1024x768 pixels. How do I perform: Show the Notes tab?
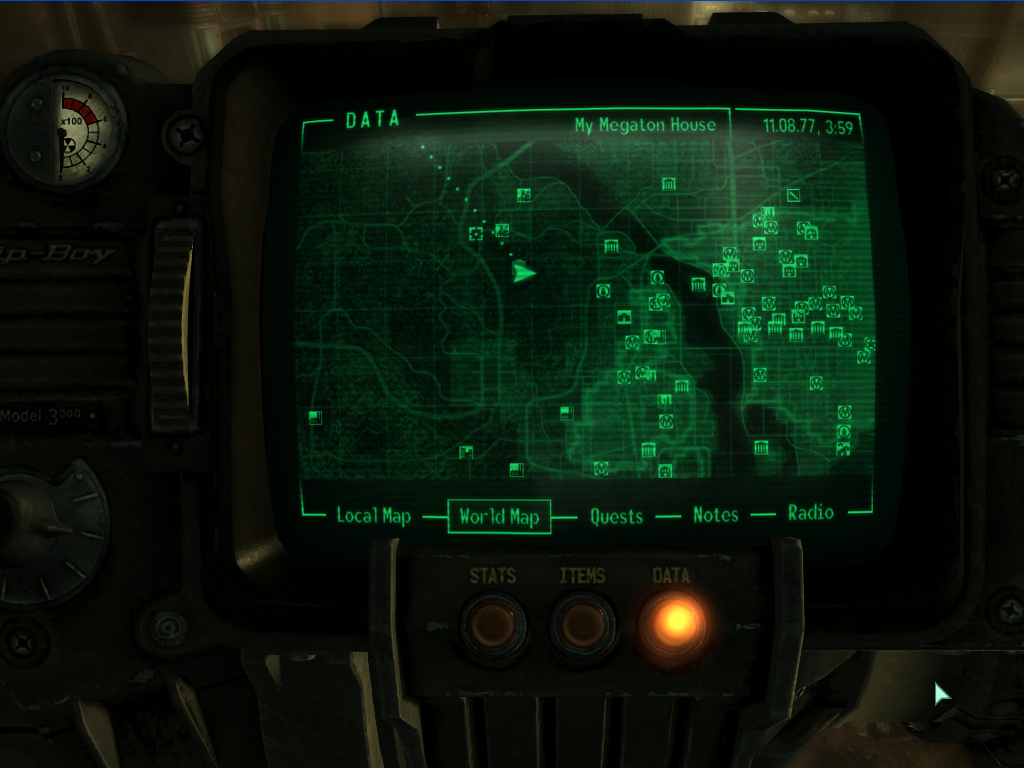[x=716, y=515]
